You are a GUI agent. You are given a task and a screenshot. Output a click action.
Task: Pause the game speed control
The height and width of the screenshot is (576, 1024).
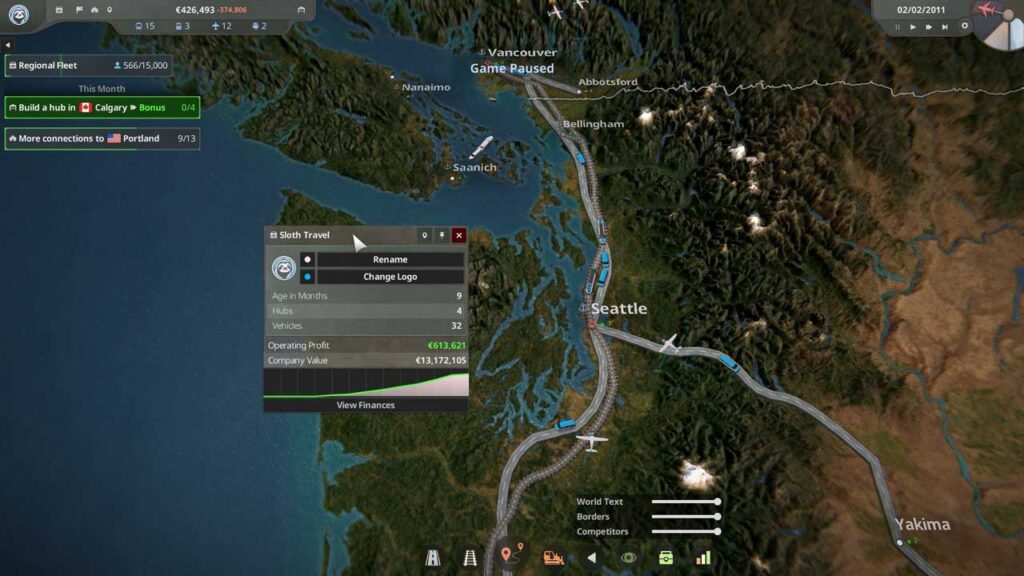pos(897,27)
